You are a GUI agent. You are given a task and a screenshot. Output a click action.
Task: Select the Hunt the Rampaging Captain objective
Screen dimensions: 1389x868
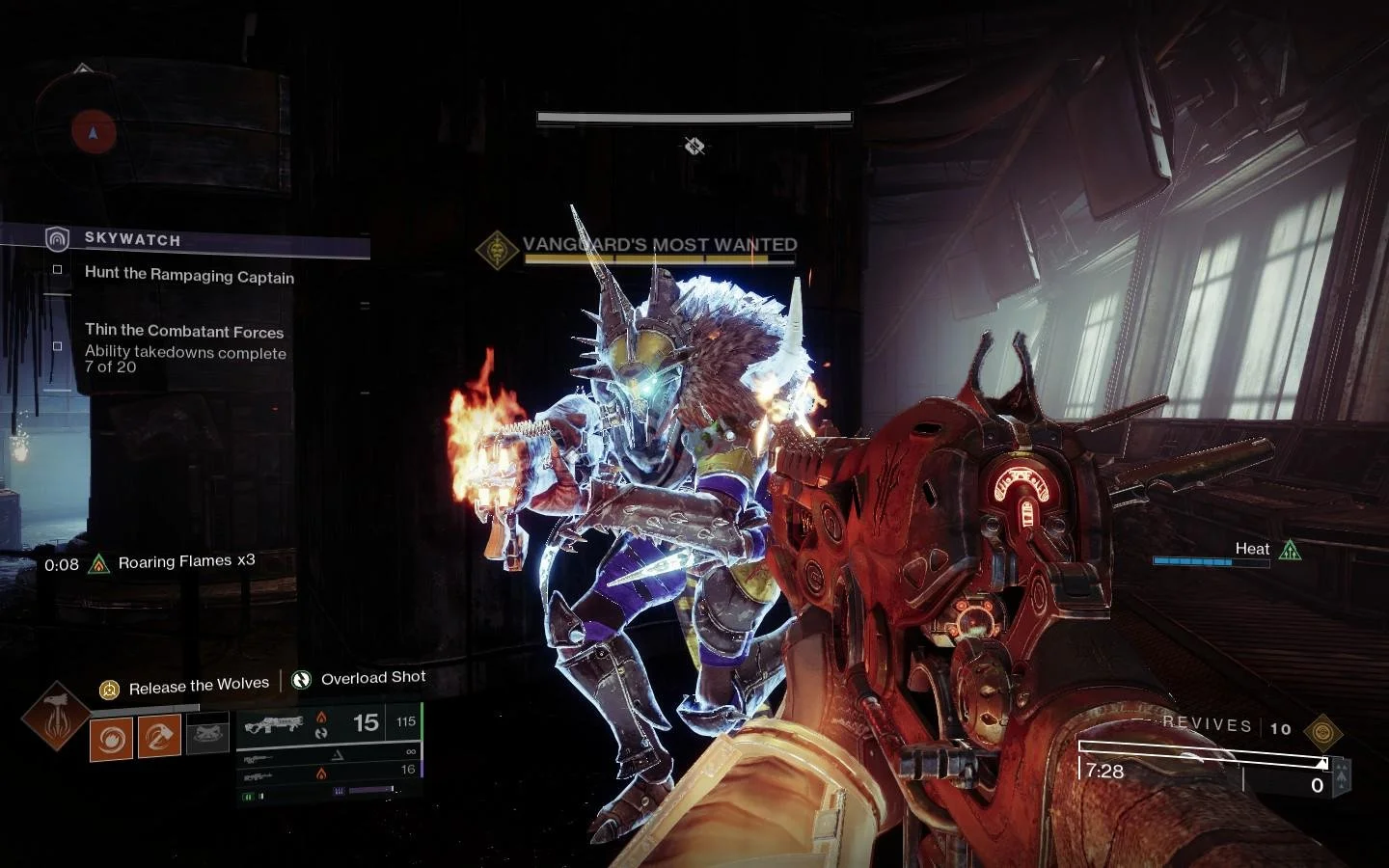(x=189, y=275)
